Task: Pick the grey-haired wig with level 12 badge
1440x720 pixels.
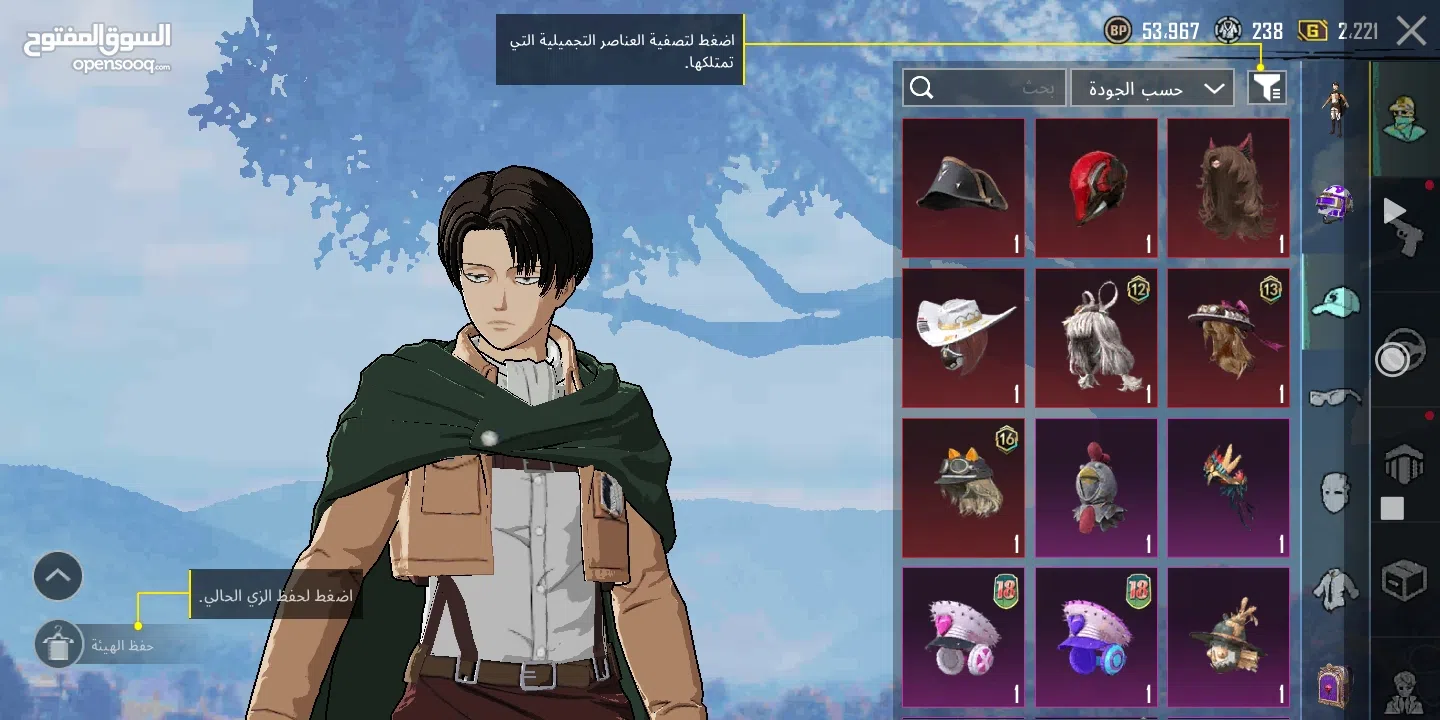Action: pos(1096,338)
